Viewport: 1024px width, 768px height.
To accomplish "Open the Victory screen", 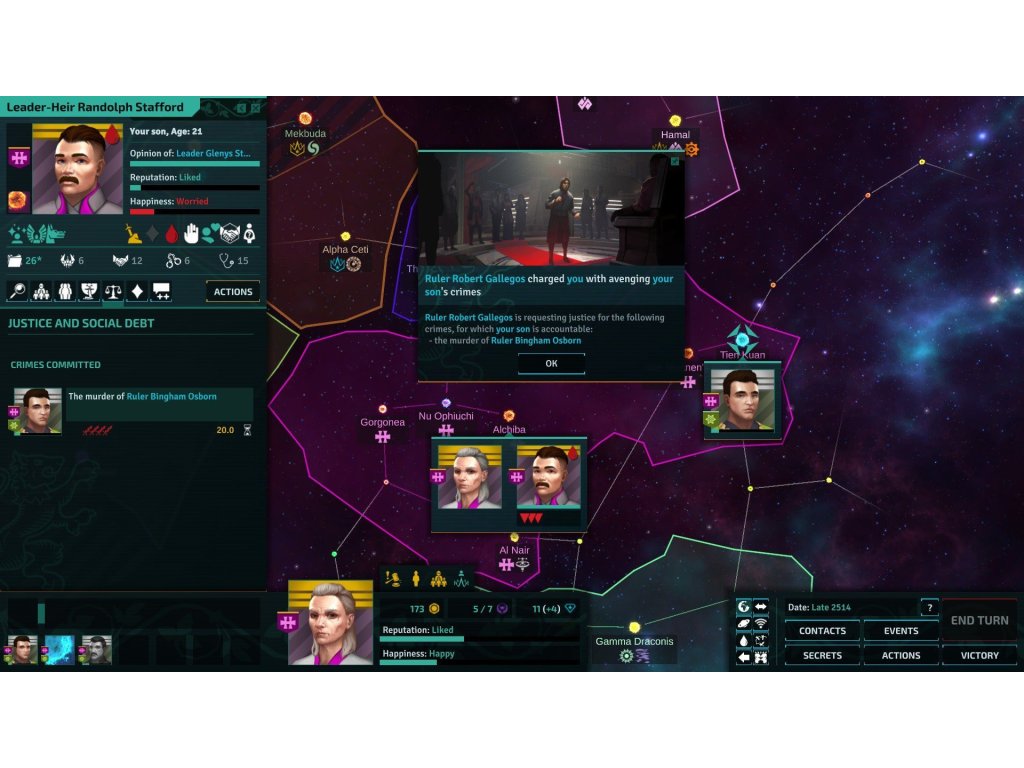I will click(x=979, y=656).
